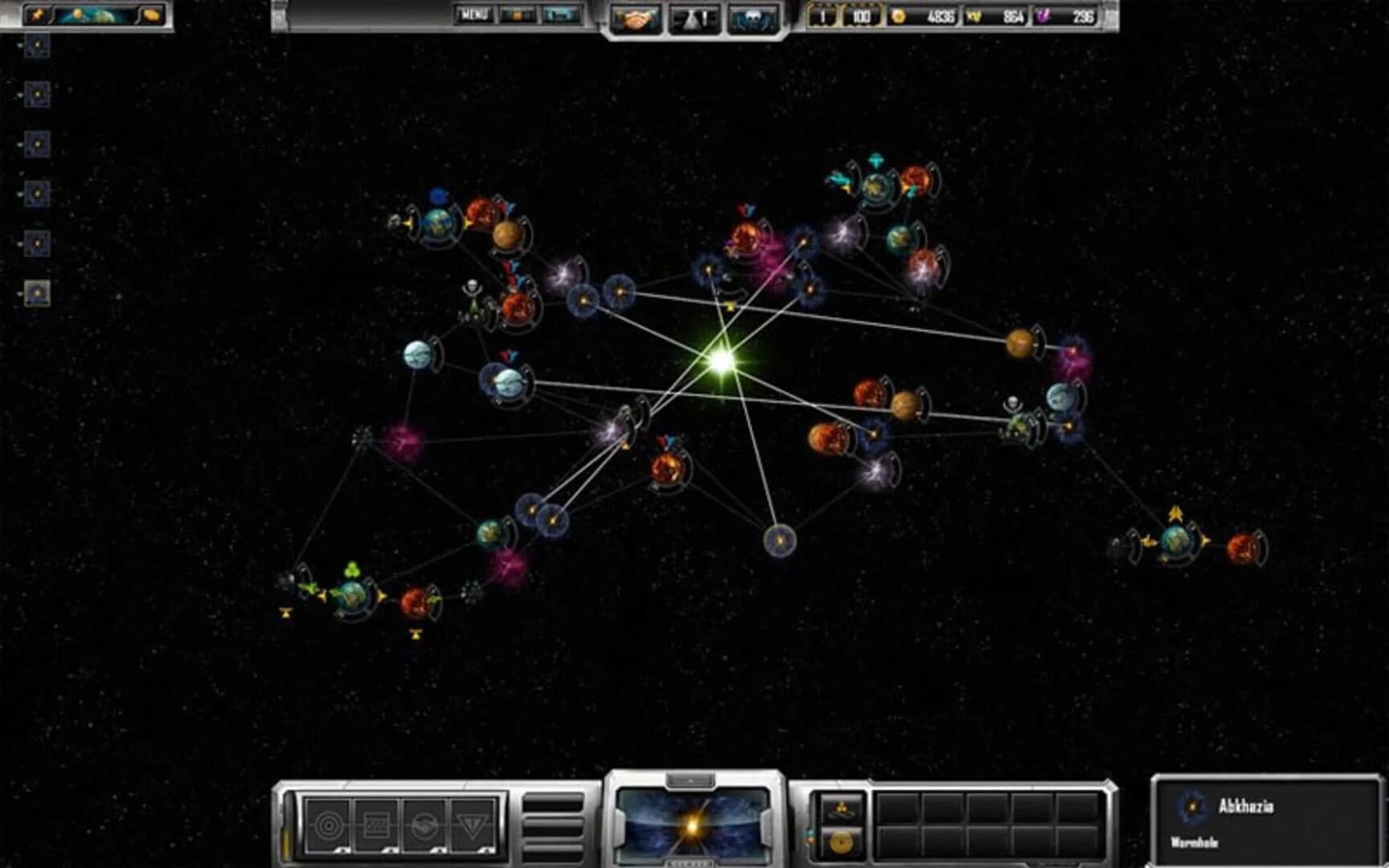
Task: Click the credits coin icon in the resource bar
Action: [899, 14]
